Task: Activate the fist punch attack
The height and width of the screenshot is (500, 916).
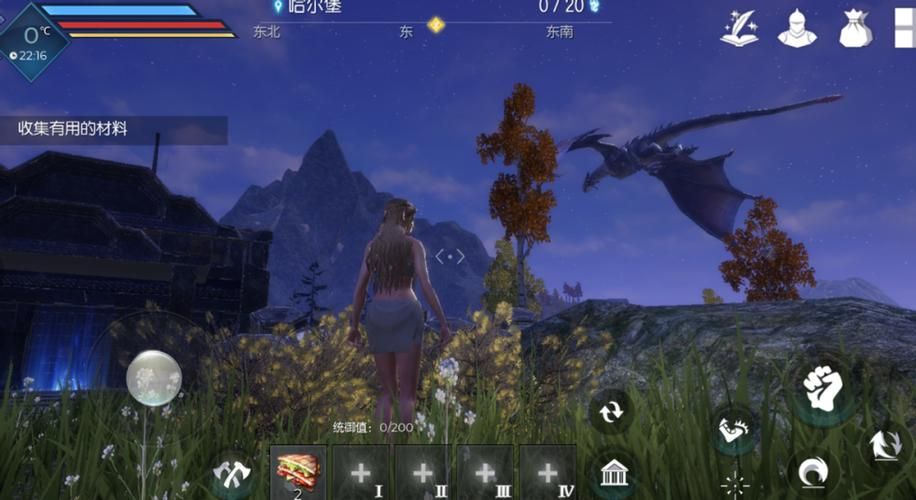Action: [824, 388]
